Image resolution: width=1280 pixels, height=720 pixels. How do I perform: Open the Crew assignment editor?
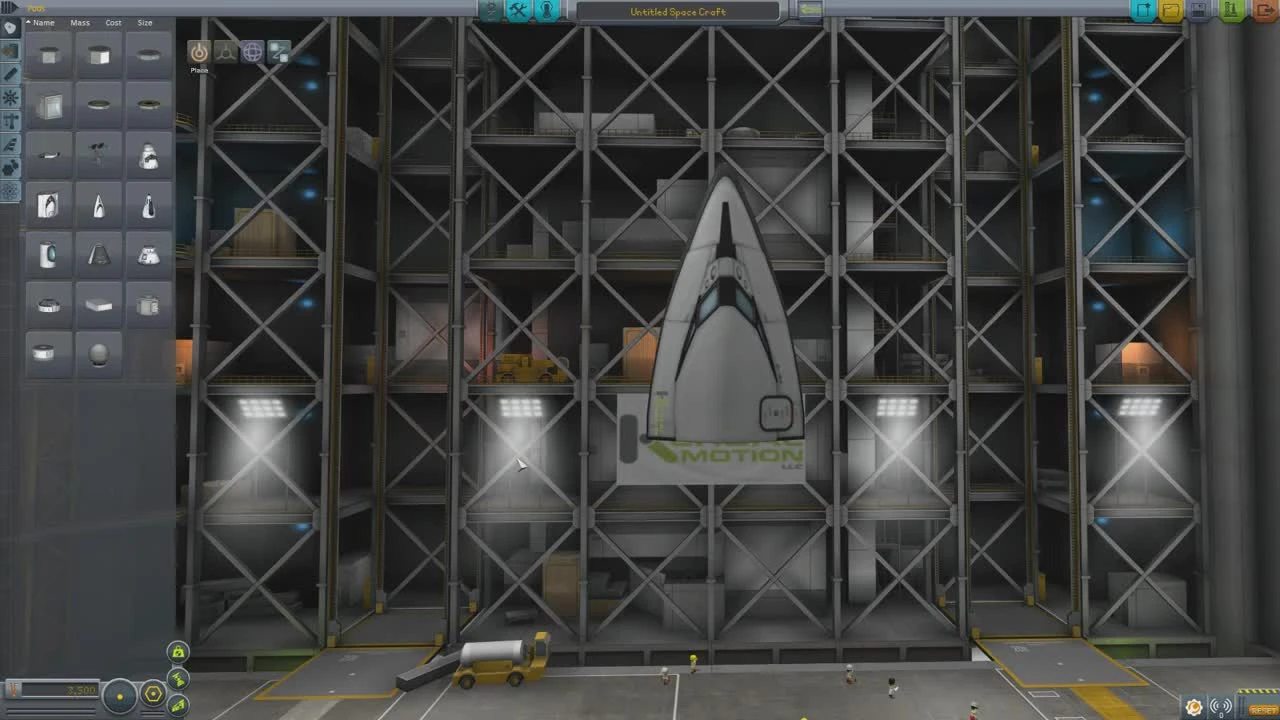point(546,10)
